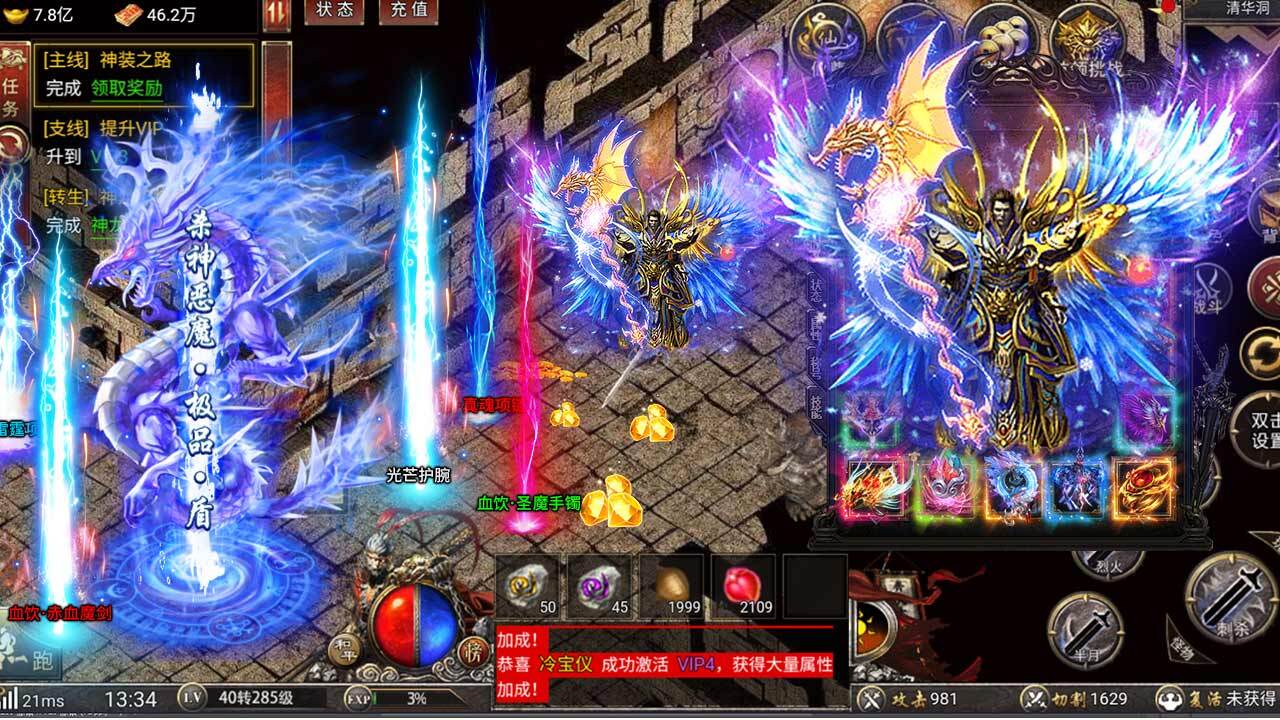This screenshot has width=1280, height=720.
Task: Expand the 技能 tab on equipment panel
Action: point(816,404)
